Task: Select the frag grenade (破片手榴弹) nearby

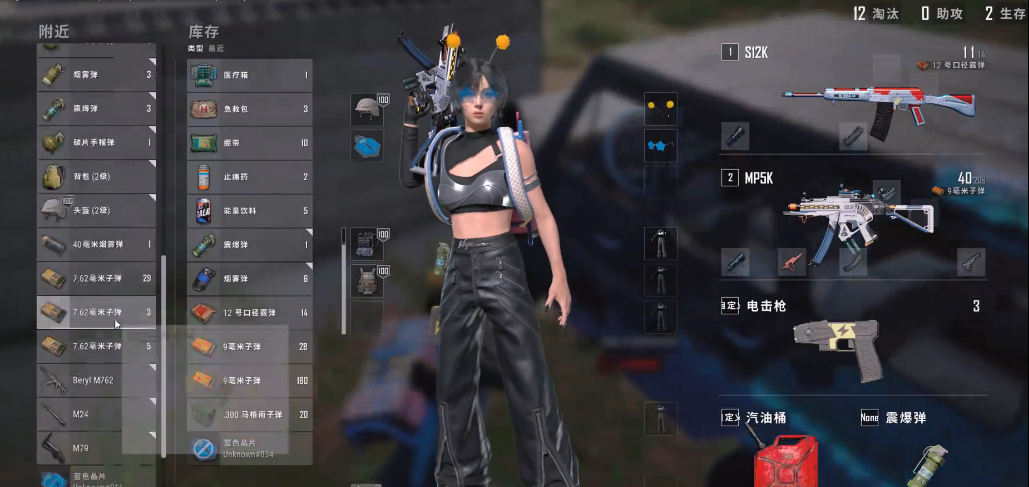Action: pos(96,142)
